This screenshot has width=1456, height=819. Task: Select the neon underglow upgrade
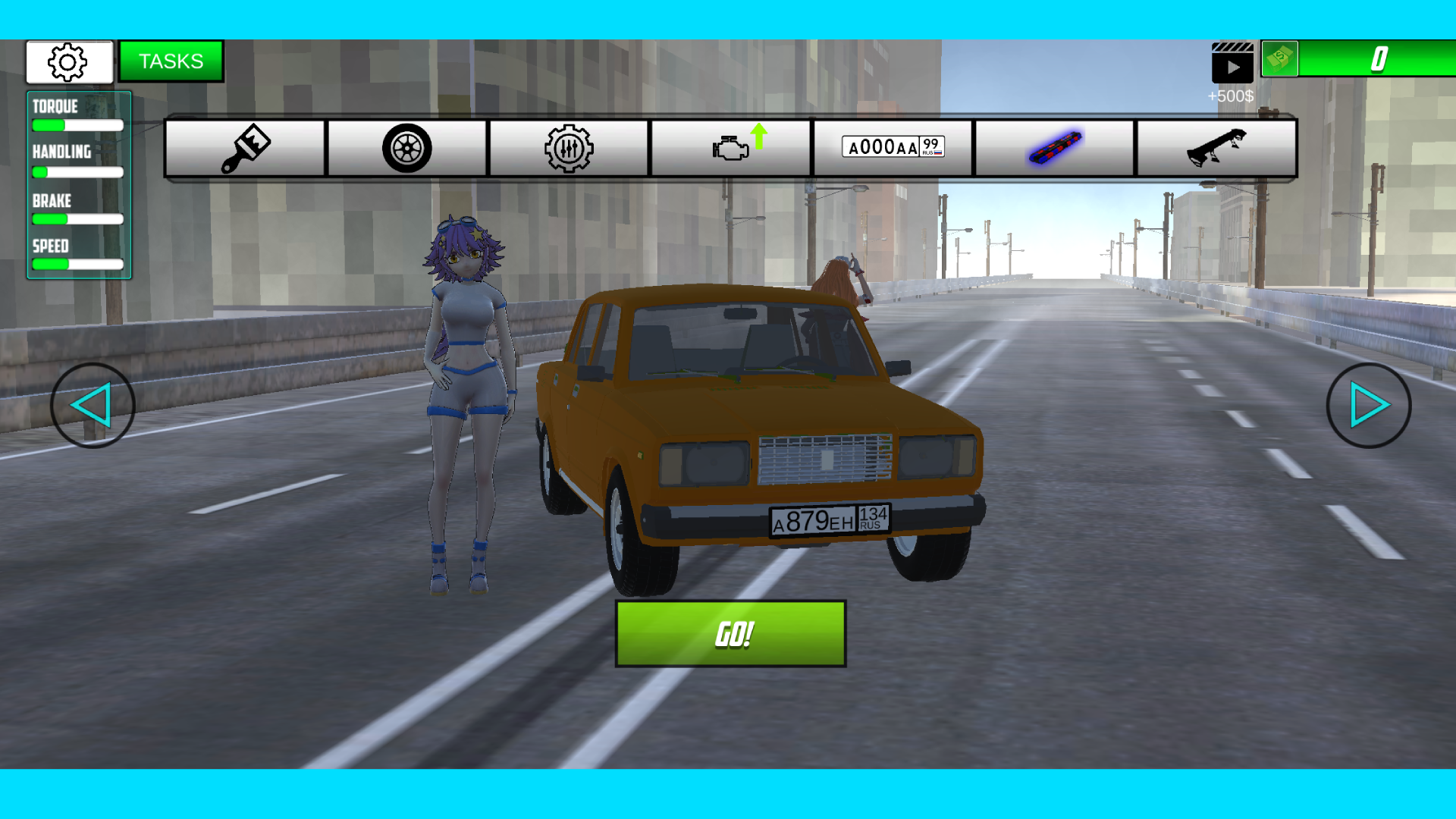1056,148
